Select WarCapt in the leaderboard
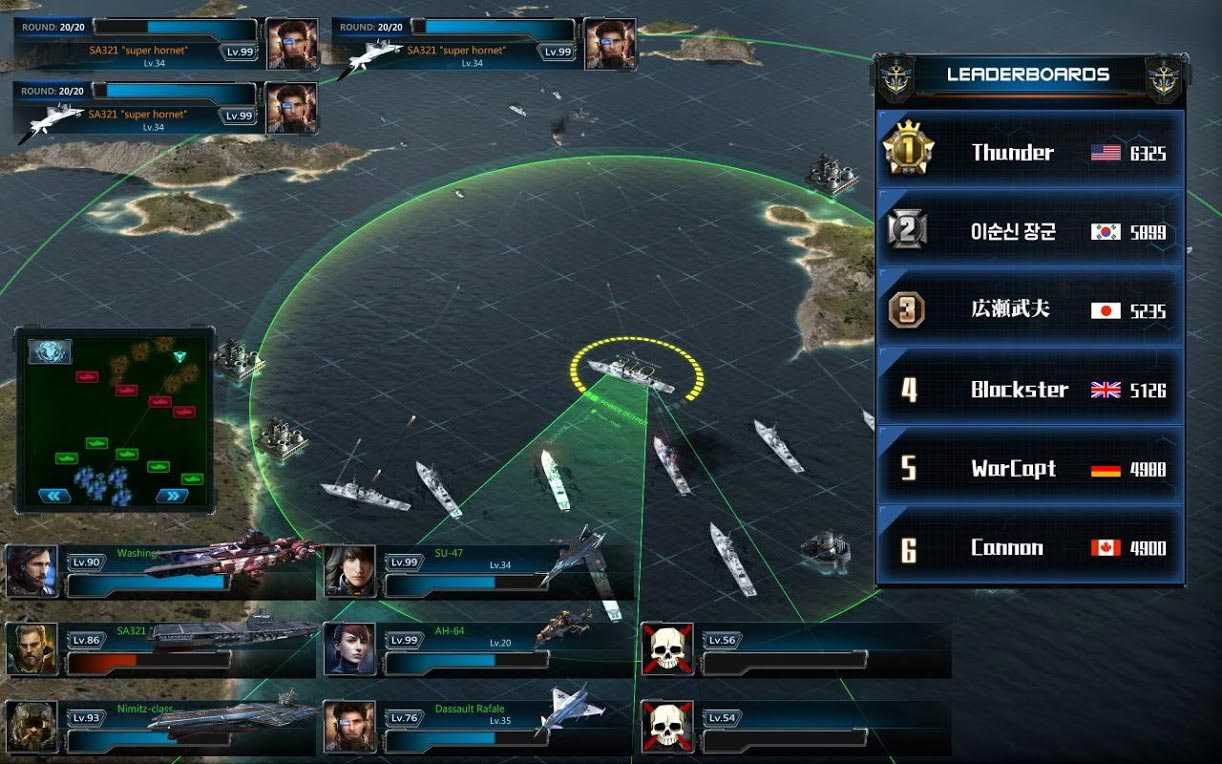The height and width of the screenshot is (764, 1222). click(1030, 468)
